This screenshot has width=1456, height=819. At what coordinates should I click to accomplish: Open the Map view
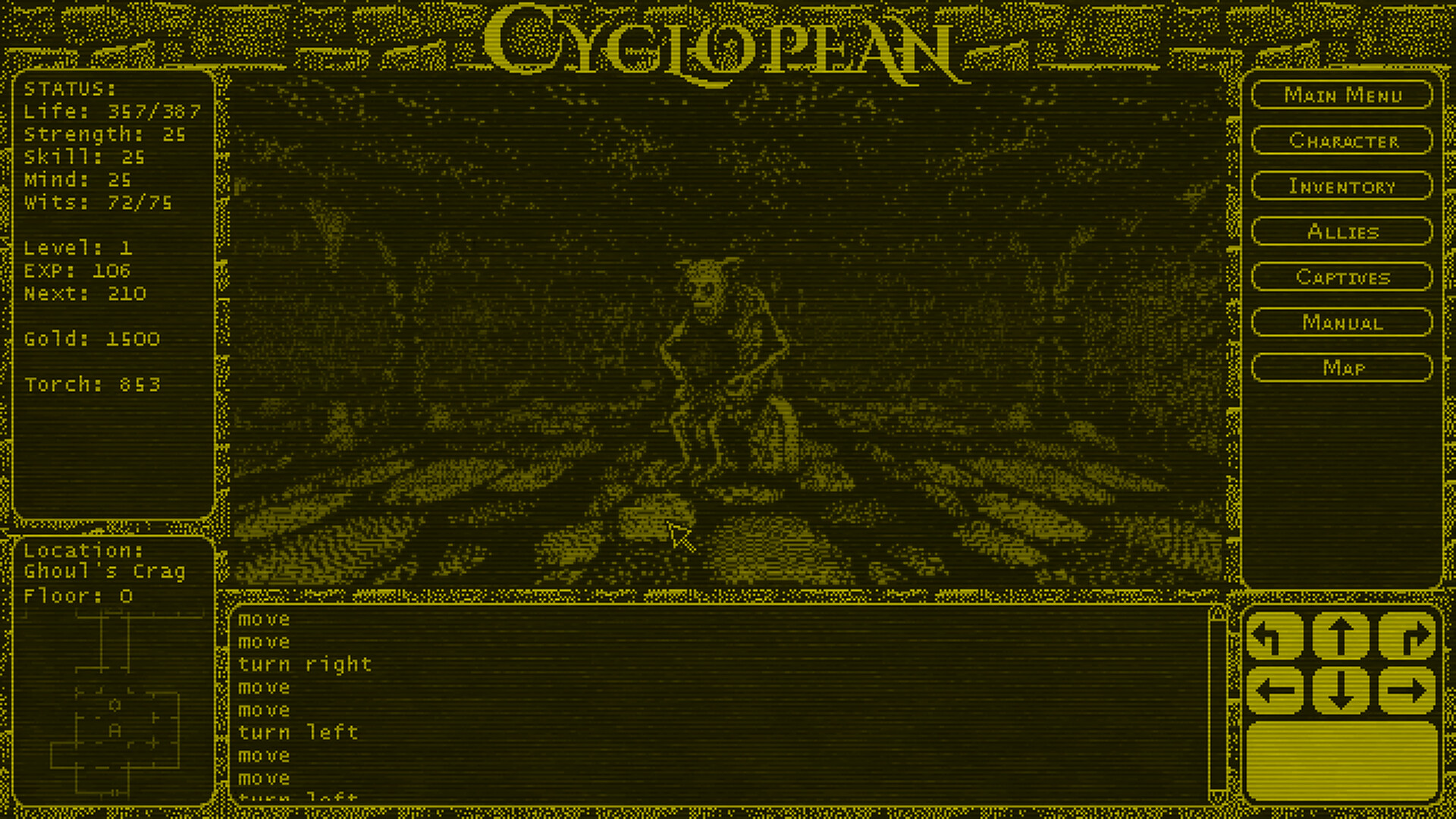1342,368
